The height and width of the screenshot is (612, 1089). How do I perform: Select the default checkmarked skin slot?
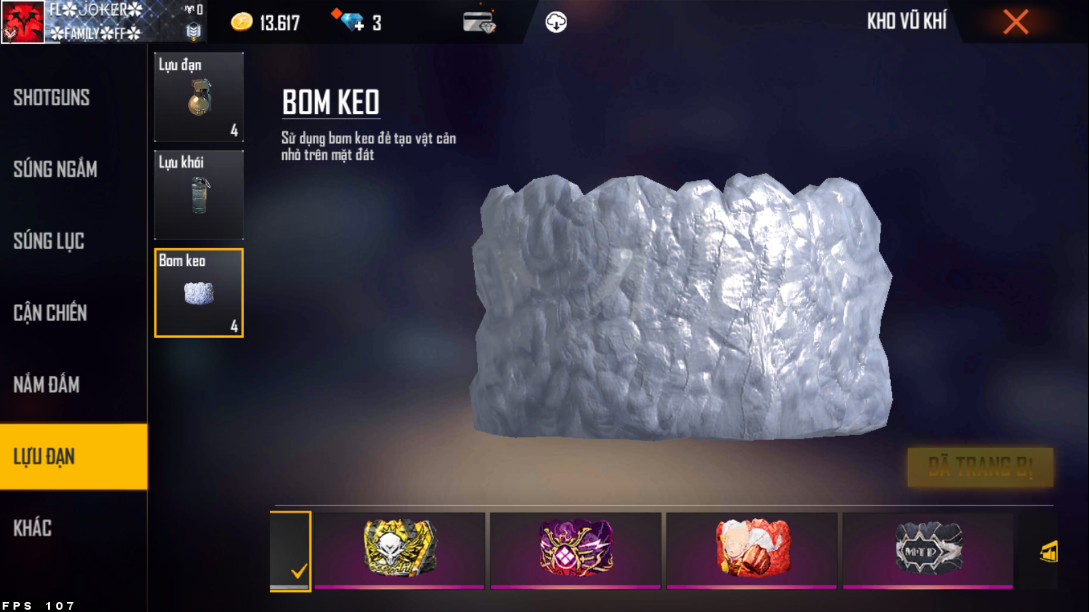click(291, 551)
